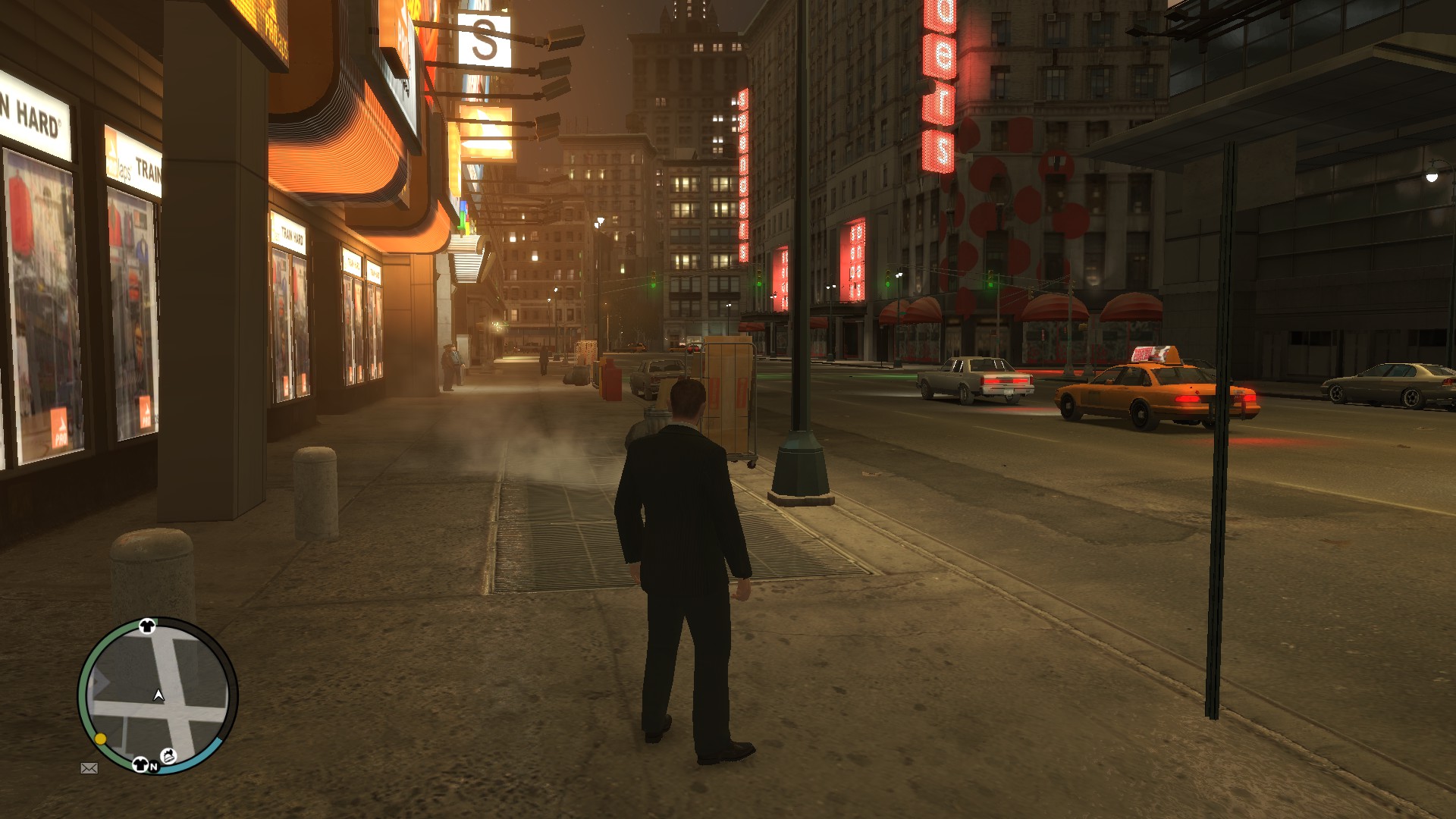Select the burger restaurant blip on minimap
The width and height of the screenshot is (1456, 819).
click(x=170, y=755)
